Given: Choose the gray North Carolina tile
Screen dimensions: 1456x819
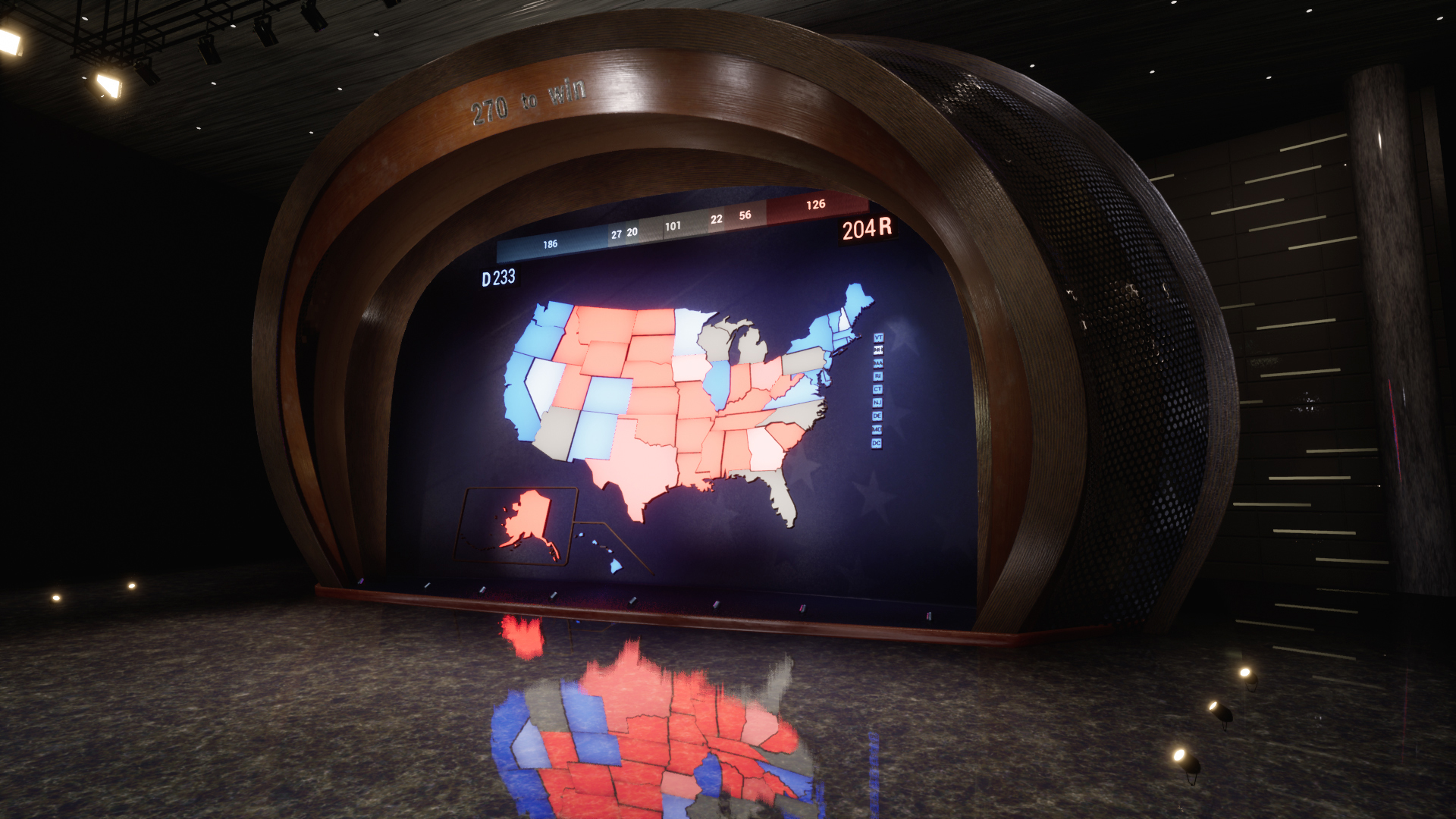Looking at the screenshot, I should click(798, 414).
